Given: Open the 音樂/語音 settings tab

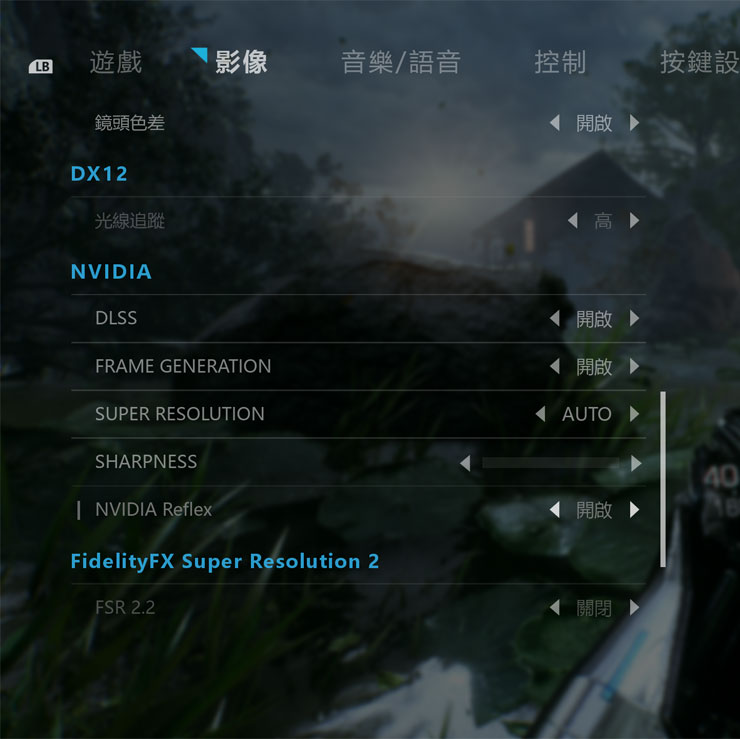Looking at the screenshot, I should (401, 62).
